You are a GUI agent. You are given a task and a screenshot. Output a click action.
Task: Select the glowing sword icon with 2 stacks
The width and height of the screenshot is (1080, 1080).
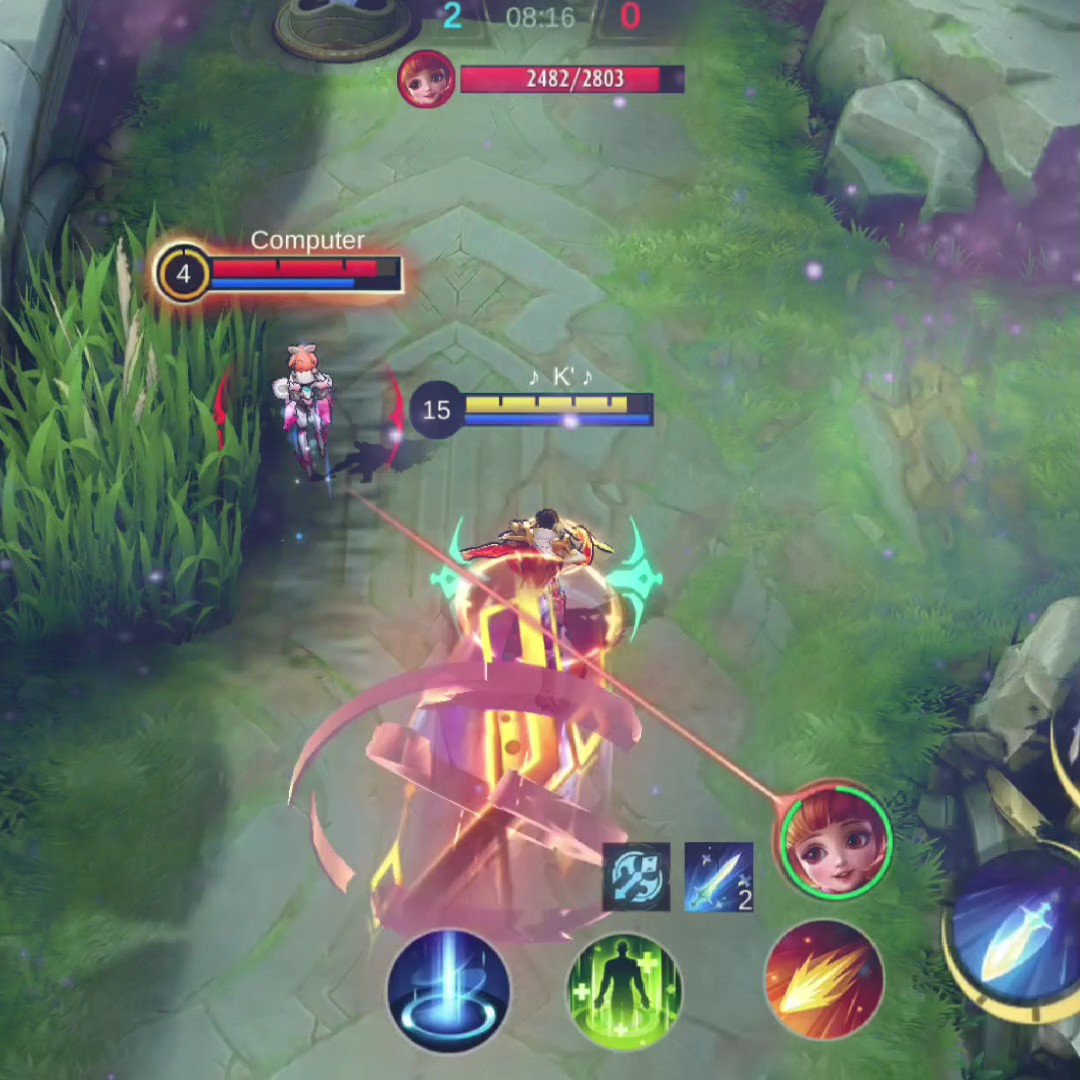[718, 877]
